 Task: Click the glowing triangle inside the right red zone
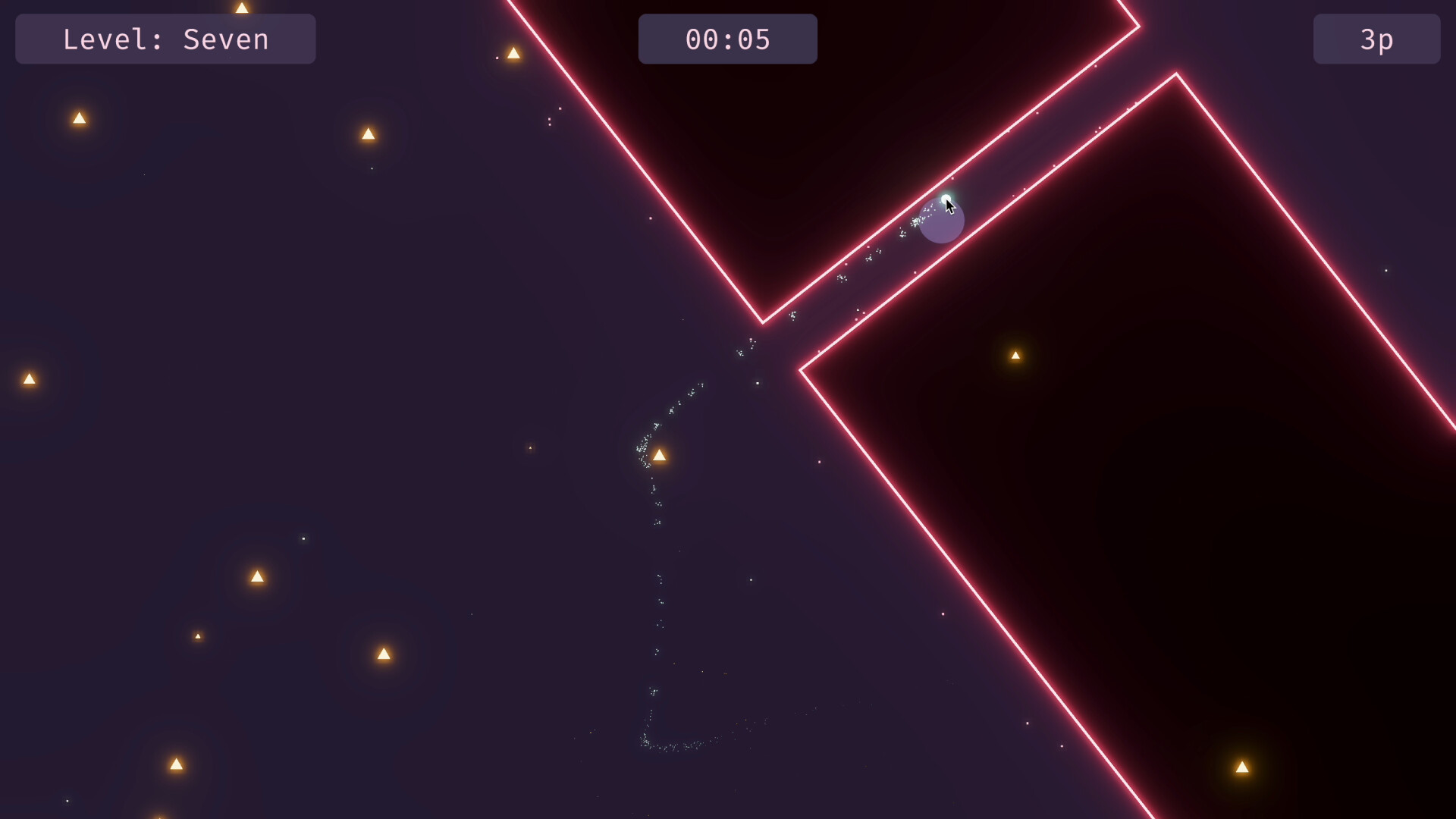click(x=1017, y=354)
